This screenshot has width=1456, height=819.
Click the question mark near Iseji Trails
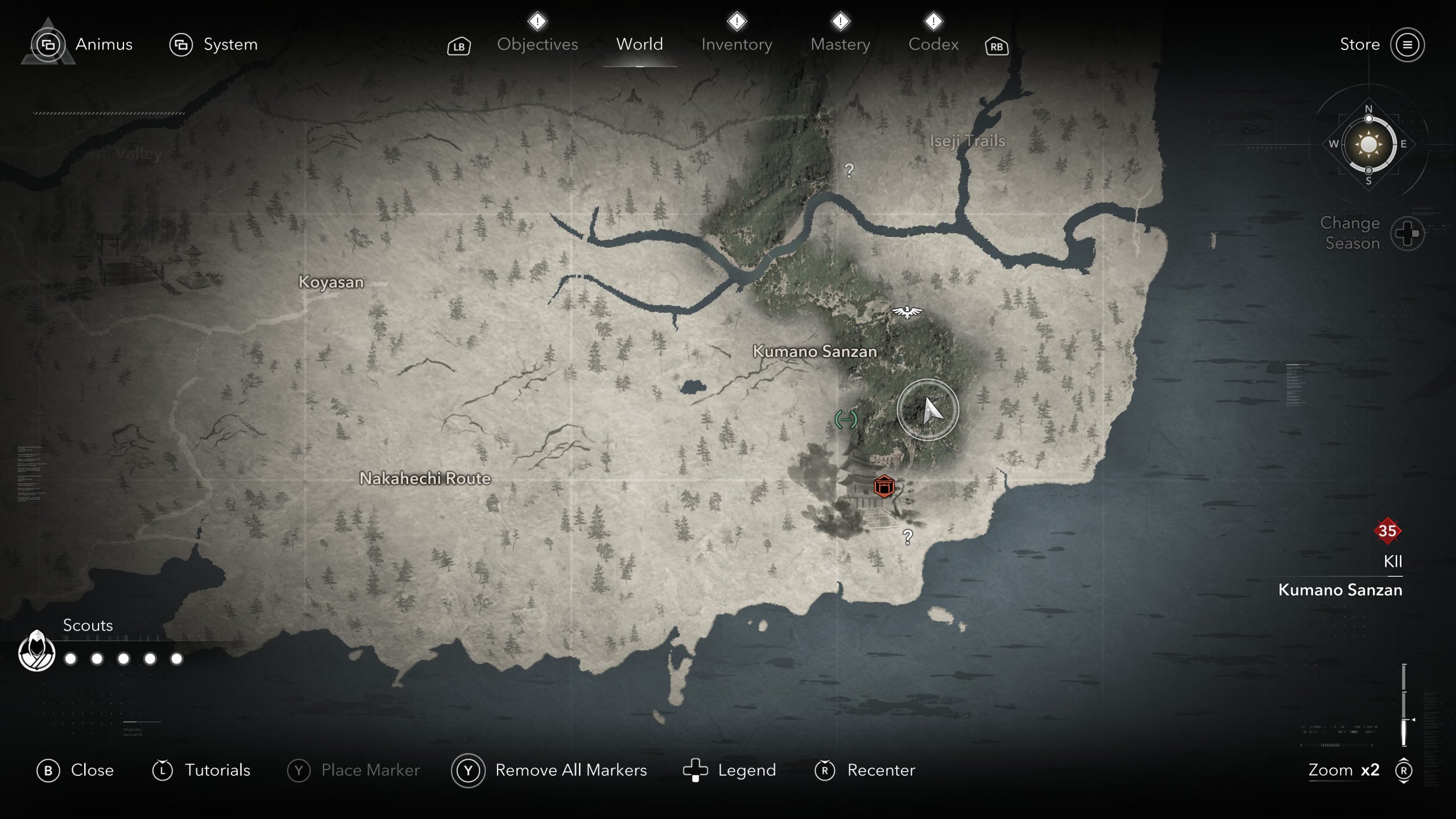tap(849, 170)
